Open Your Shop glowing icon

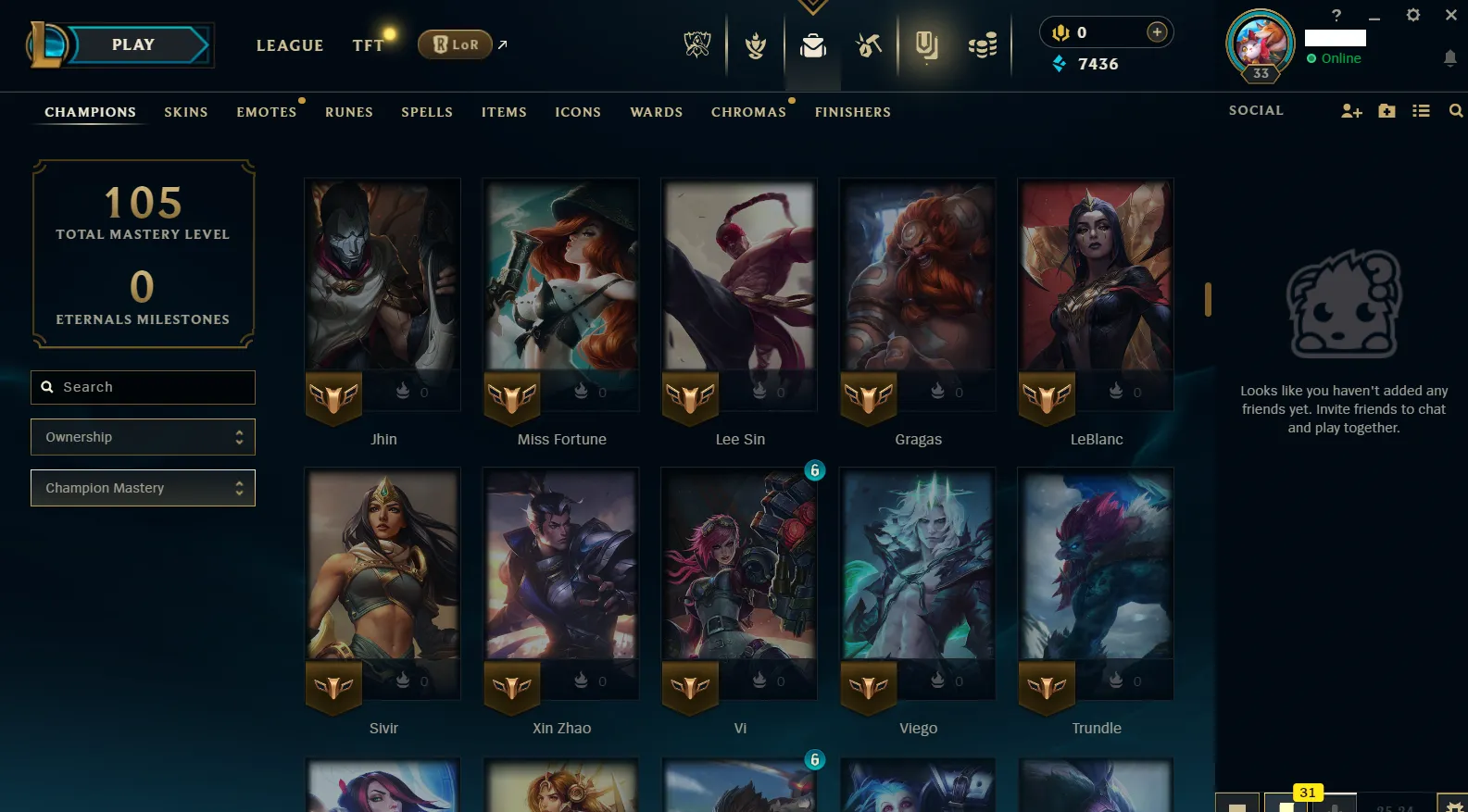926,44
